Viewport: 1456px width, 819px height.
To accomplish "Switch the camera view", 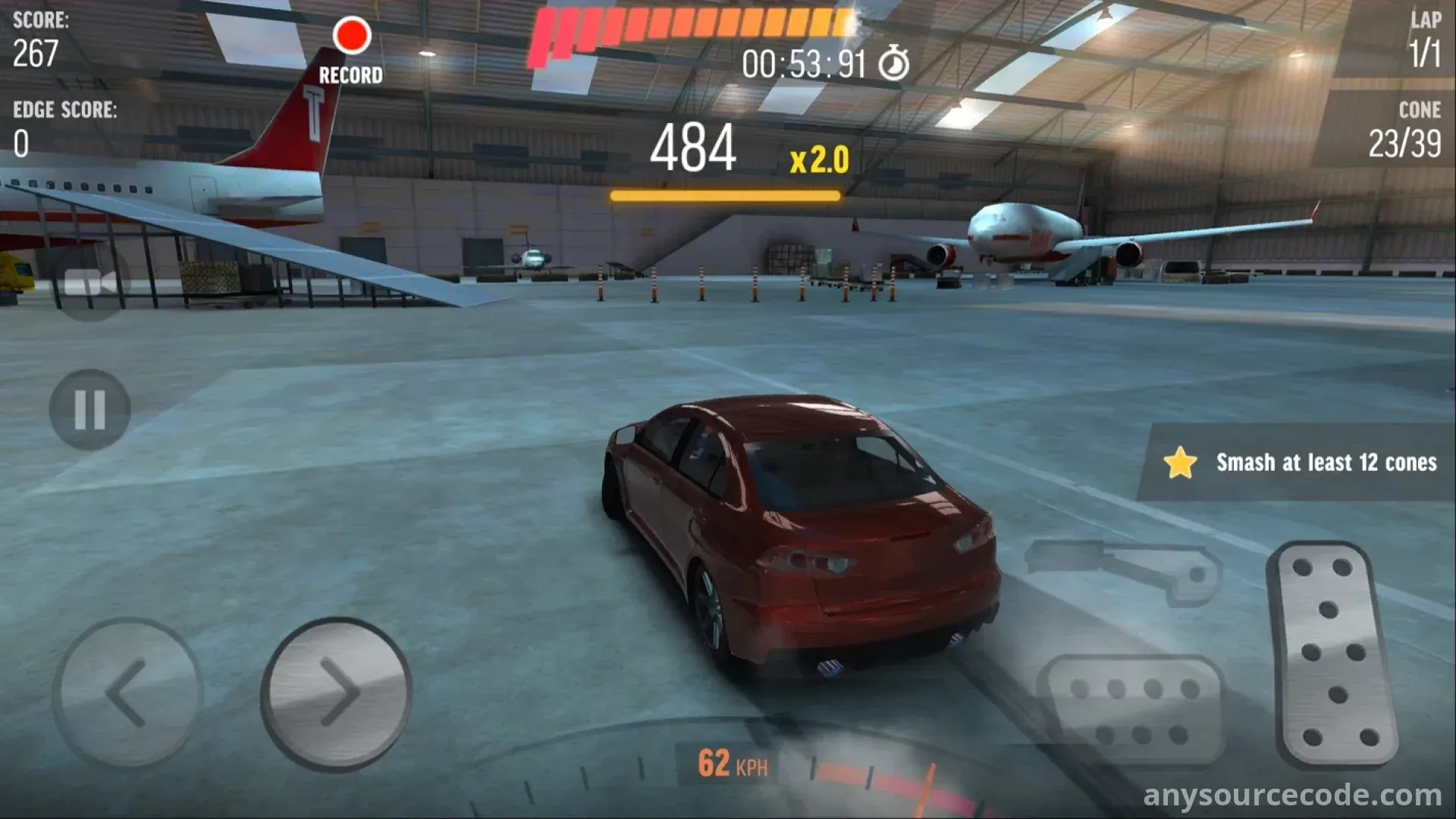I will [x=90, y=284].
